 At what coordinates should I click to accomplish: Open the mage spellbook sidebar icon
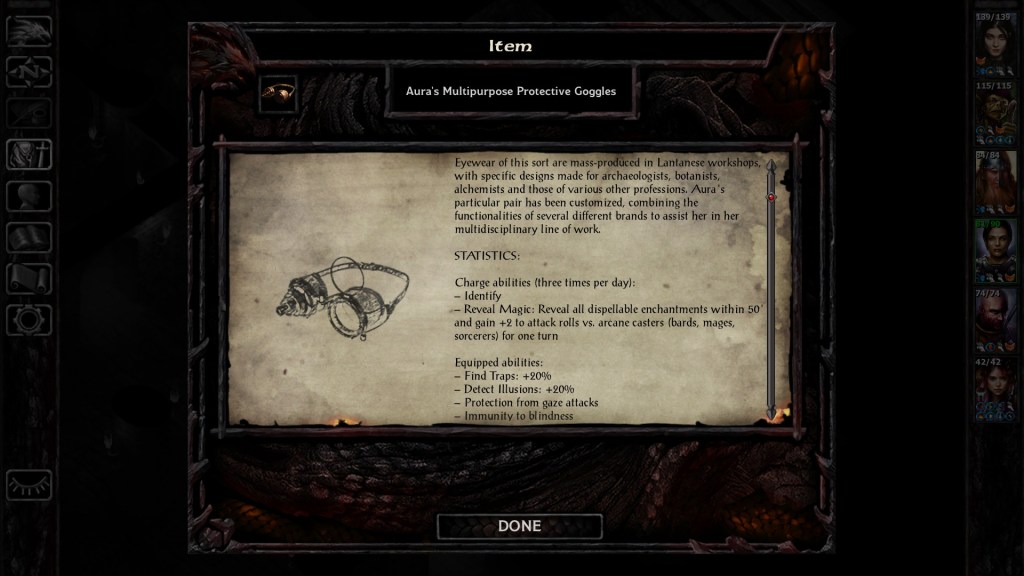pos(29,238)
